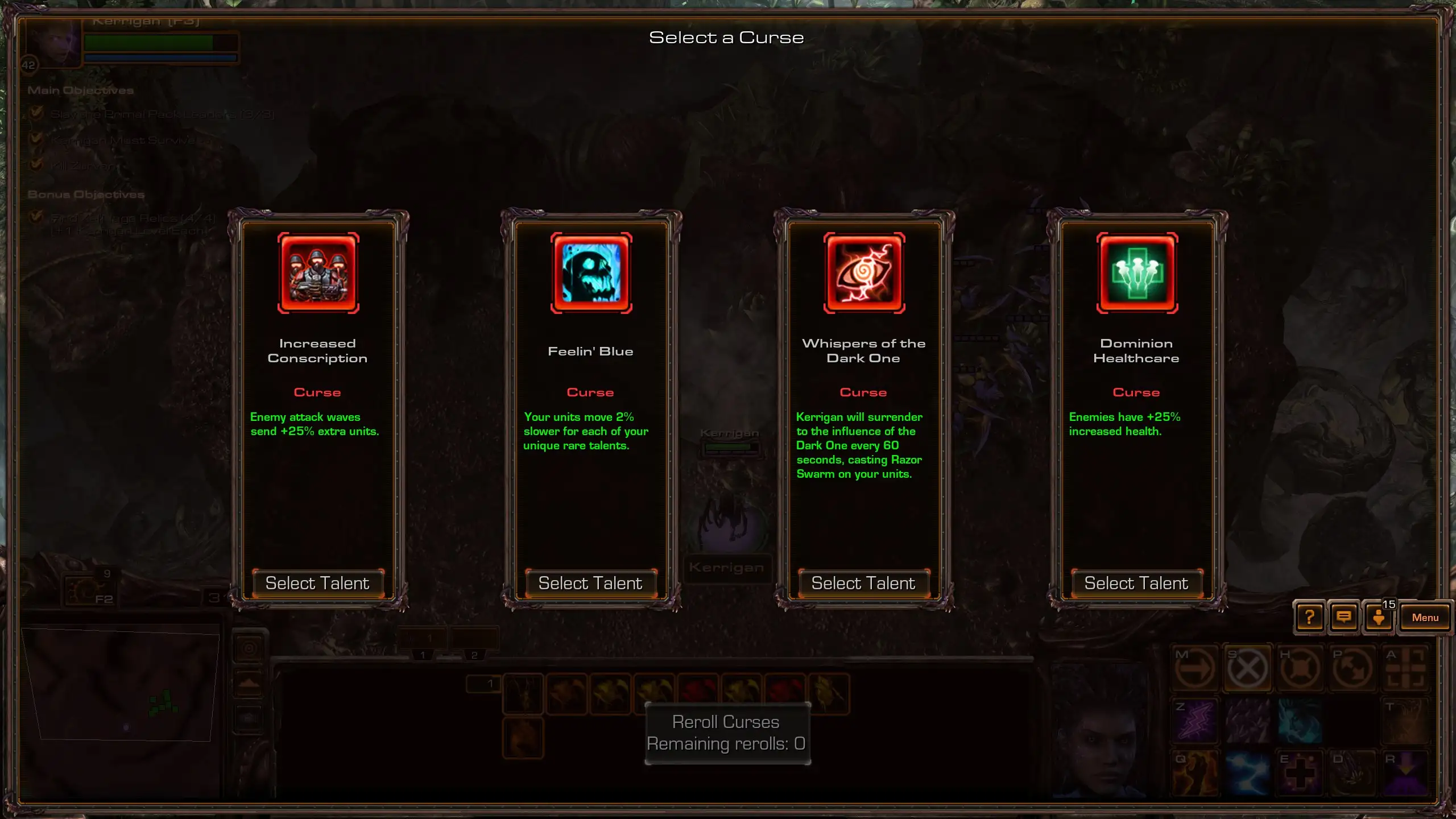
Task: Choose Select Talent for Feelin' Blue
Action: click(590, 583)
